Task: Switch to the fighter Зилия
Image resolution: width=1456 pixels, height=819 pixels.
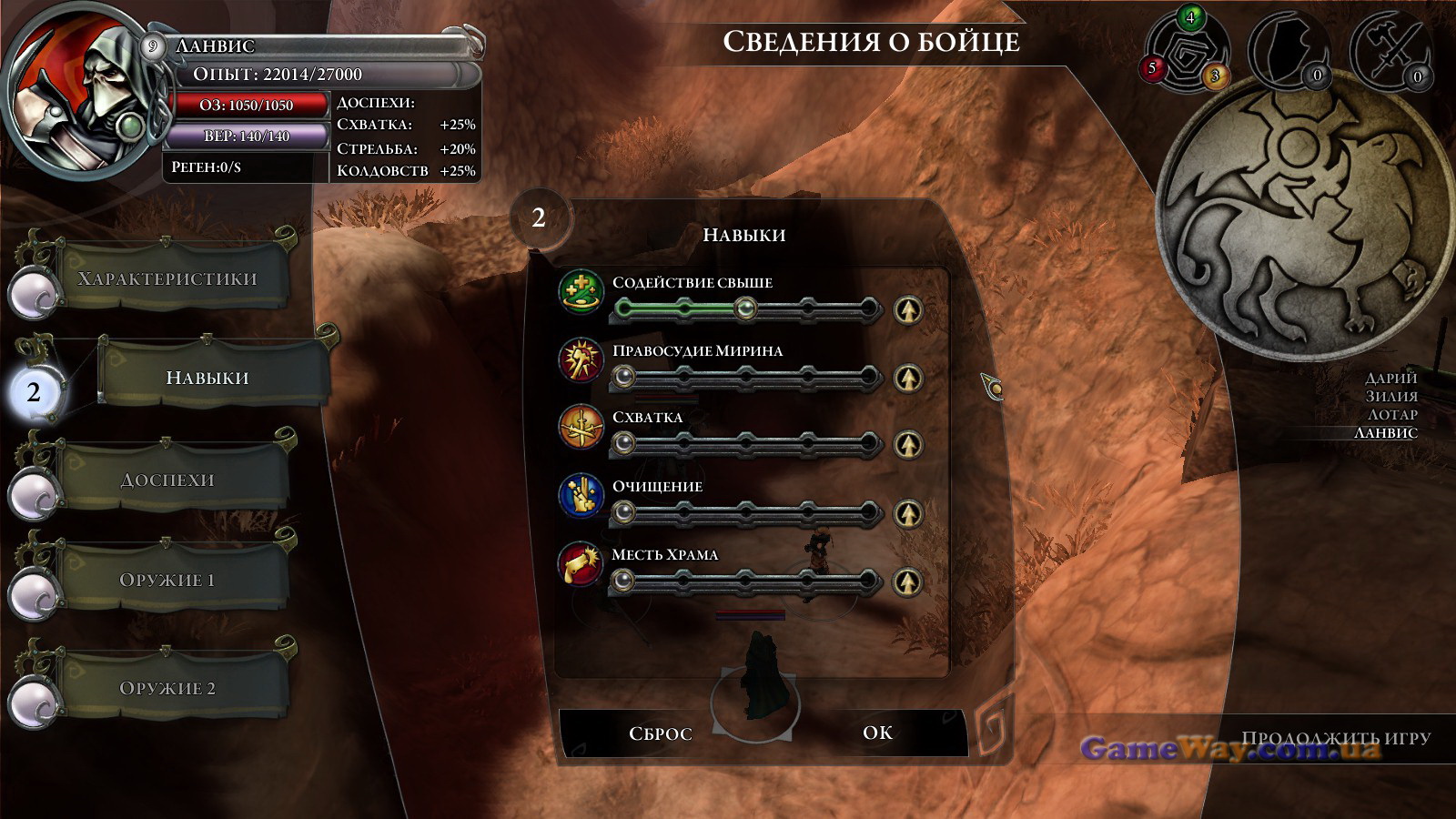Action: (1391, 396)
